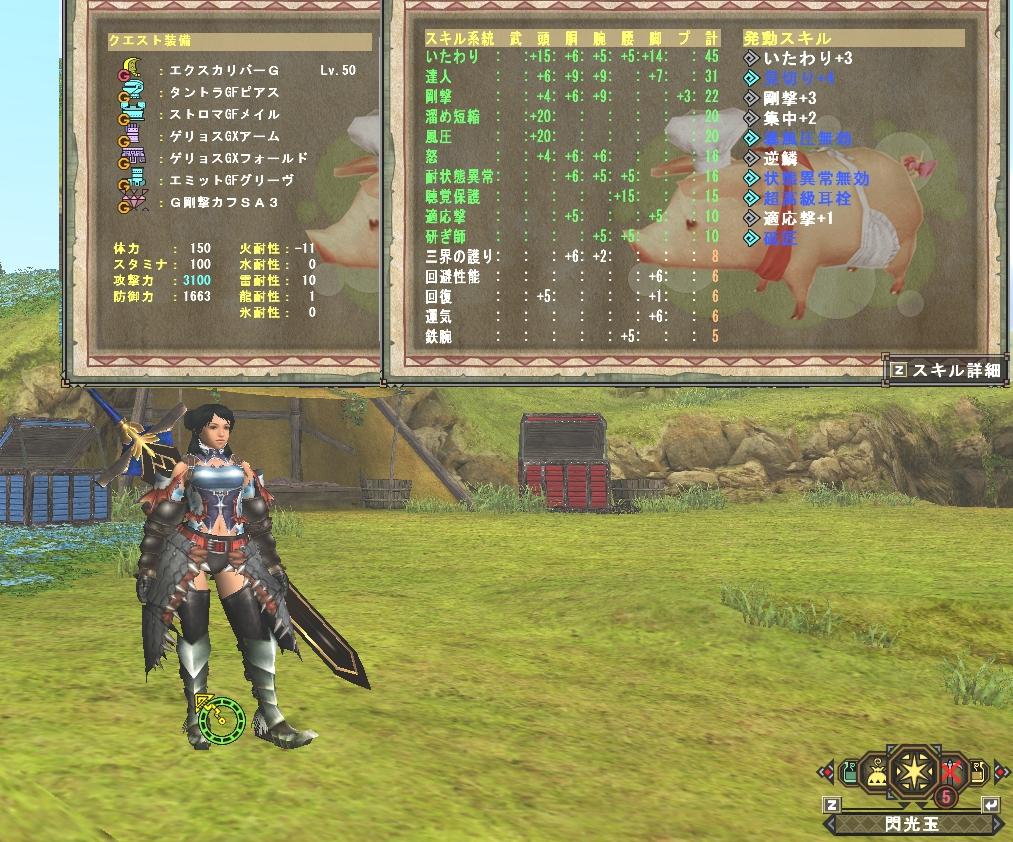Viewport: 1013px width, 842px height.
Task: Open the スキル詳細 skill details button
Action: point(946,369)
